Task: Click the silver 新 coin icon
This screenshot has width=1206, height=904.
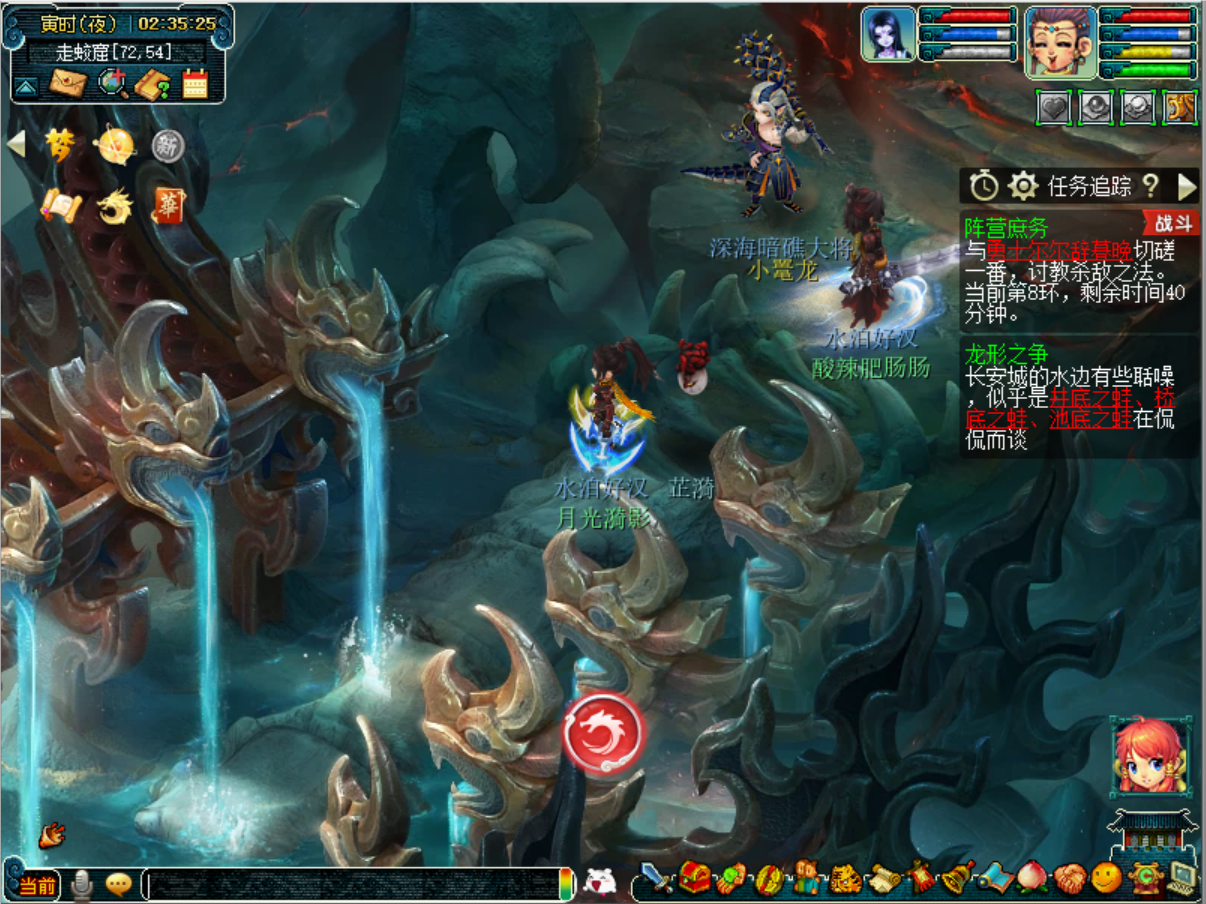Action: [x=168, y=147]
